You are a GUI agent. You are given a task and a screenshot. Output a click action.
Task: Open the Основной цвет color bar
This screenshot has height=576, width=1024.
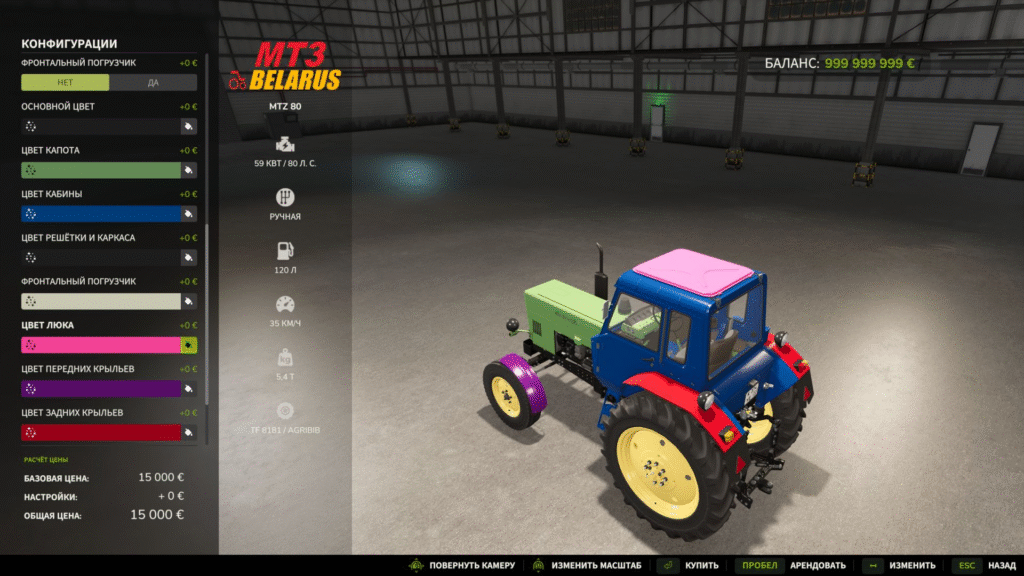tap(100, 127)
